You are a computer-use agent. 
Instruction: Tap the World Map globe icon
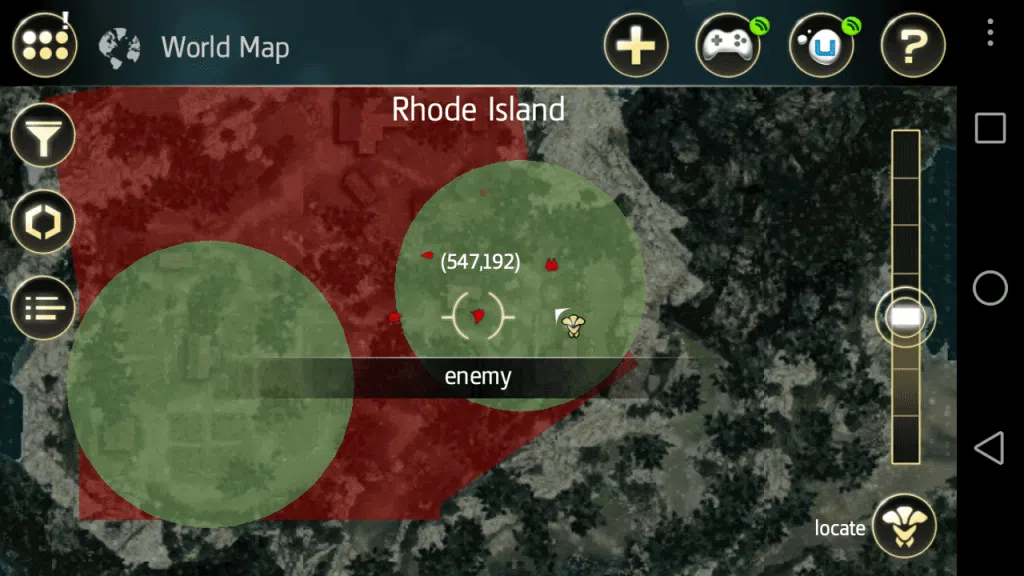(x=119, y=47)
